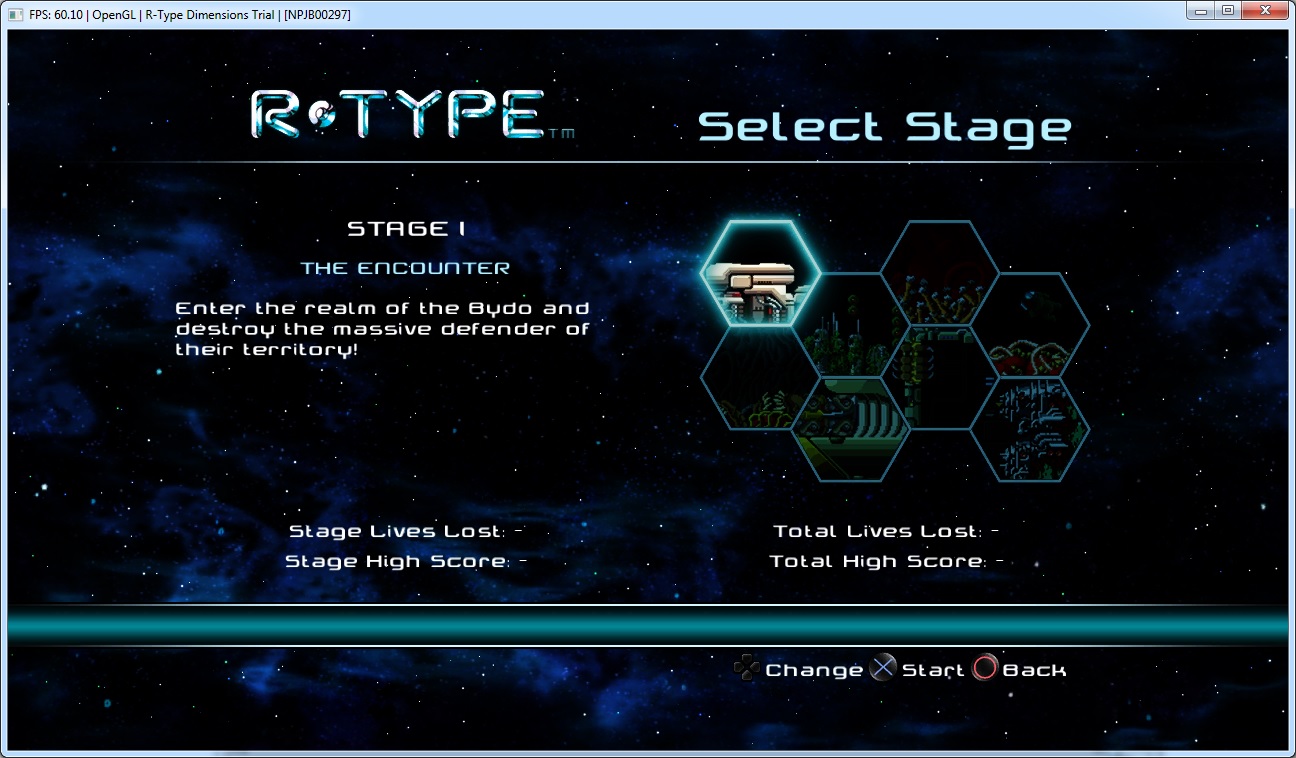Choose the stage tile with striped green warship
Screen dimensions: 1296x758
[x=850, y=429]
